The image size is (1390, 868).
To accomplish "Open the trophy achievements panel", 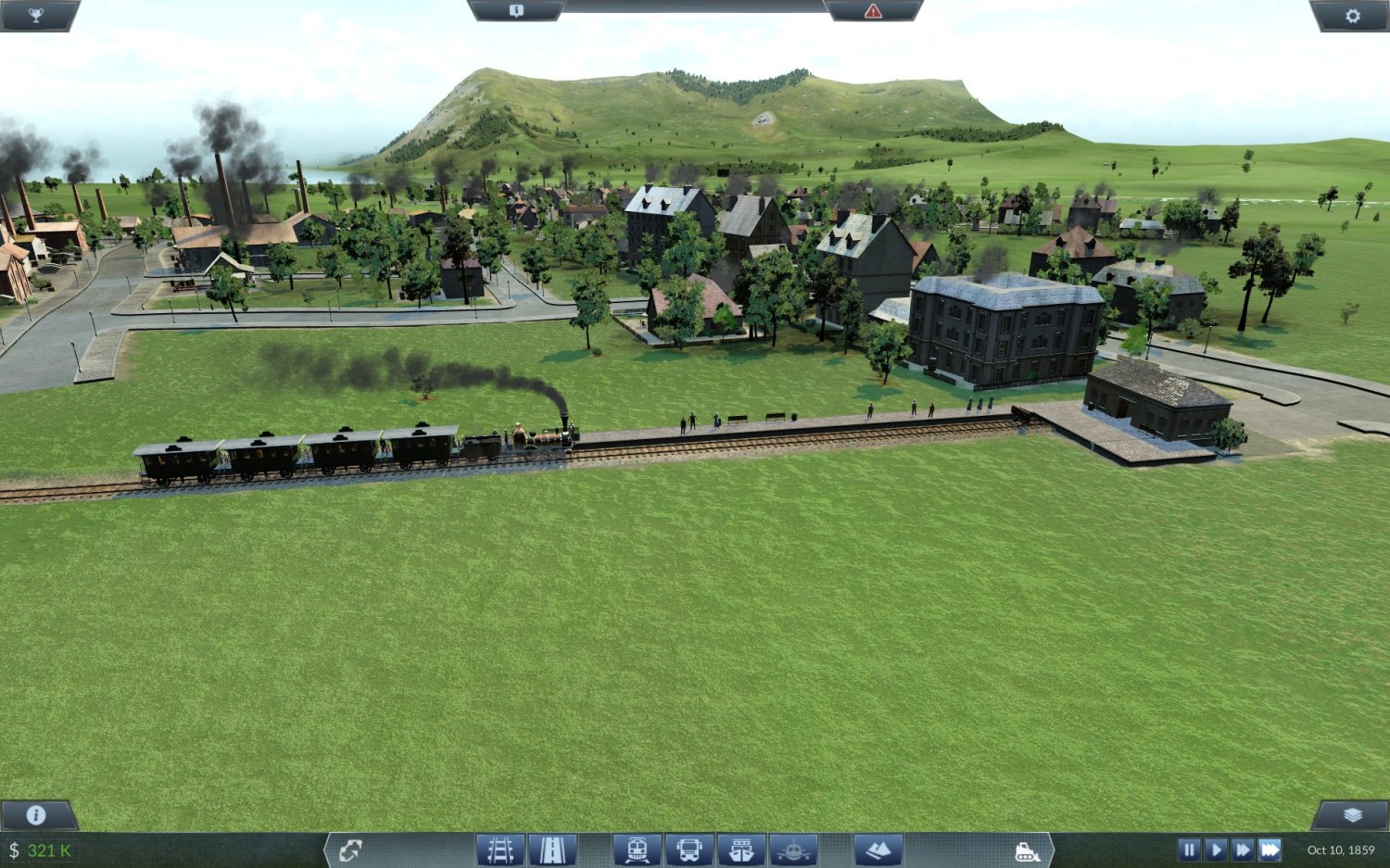I will pos(35,15).
